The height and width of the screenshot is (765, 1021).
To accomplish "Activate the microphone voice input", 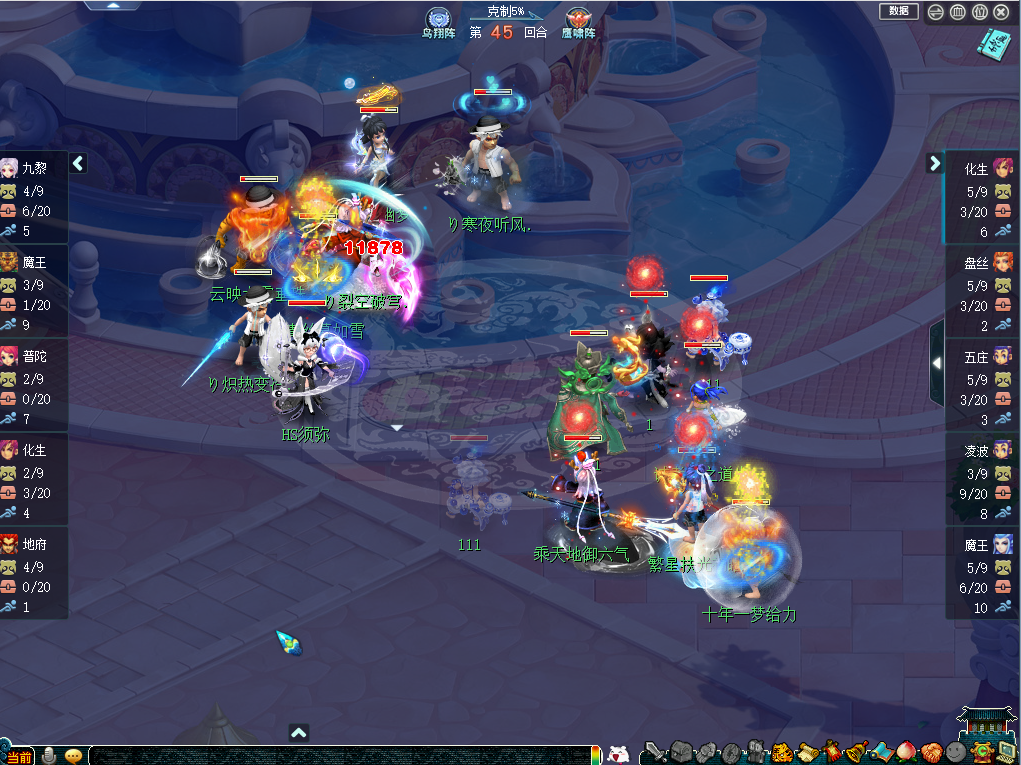I will pyautogui.click(x=49, y=755).
